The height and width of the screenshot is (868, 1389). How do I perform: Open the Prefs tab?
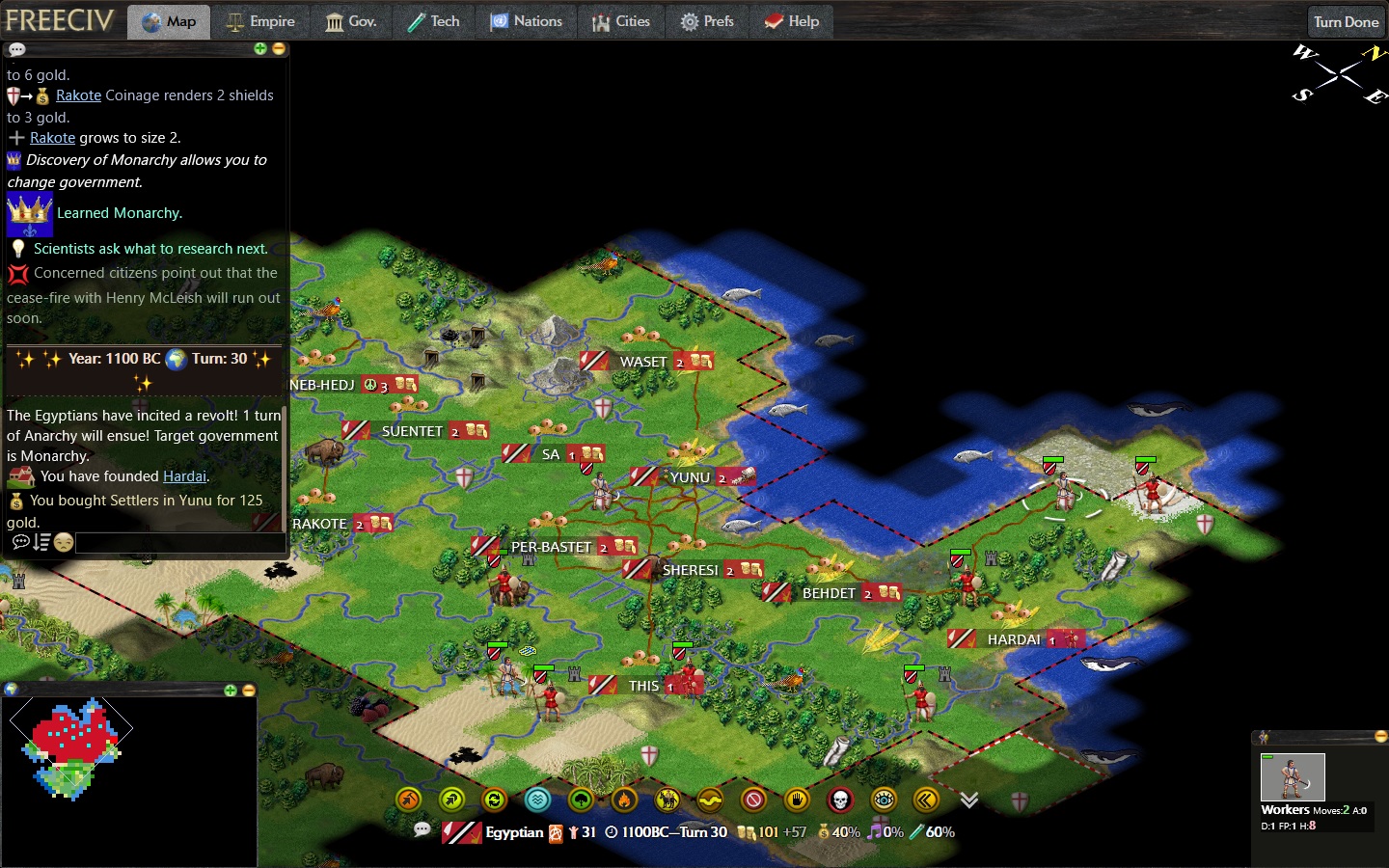707,21
